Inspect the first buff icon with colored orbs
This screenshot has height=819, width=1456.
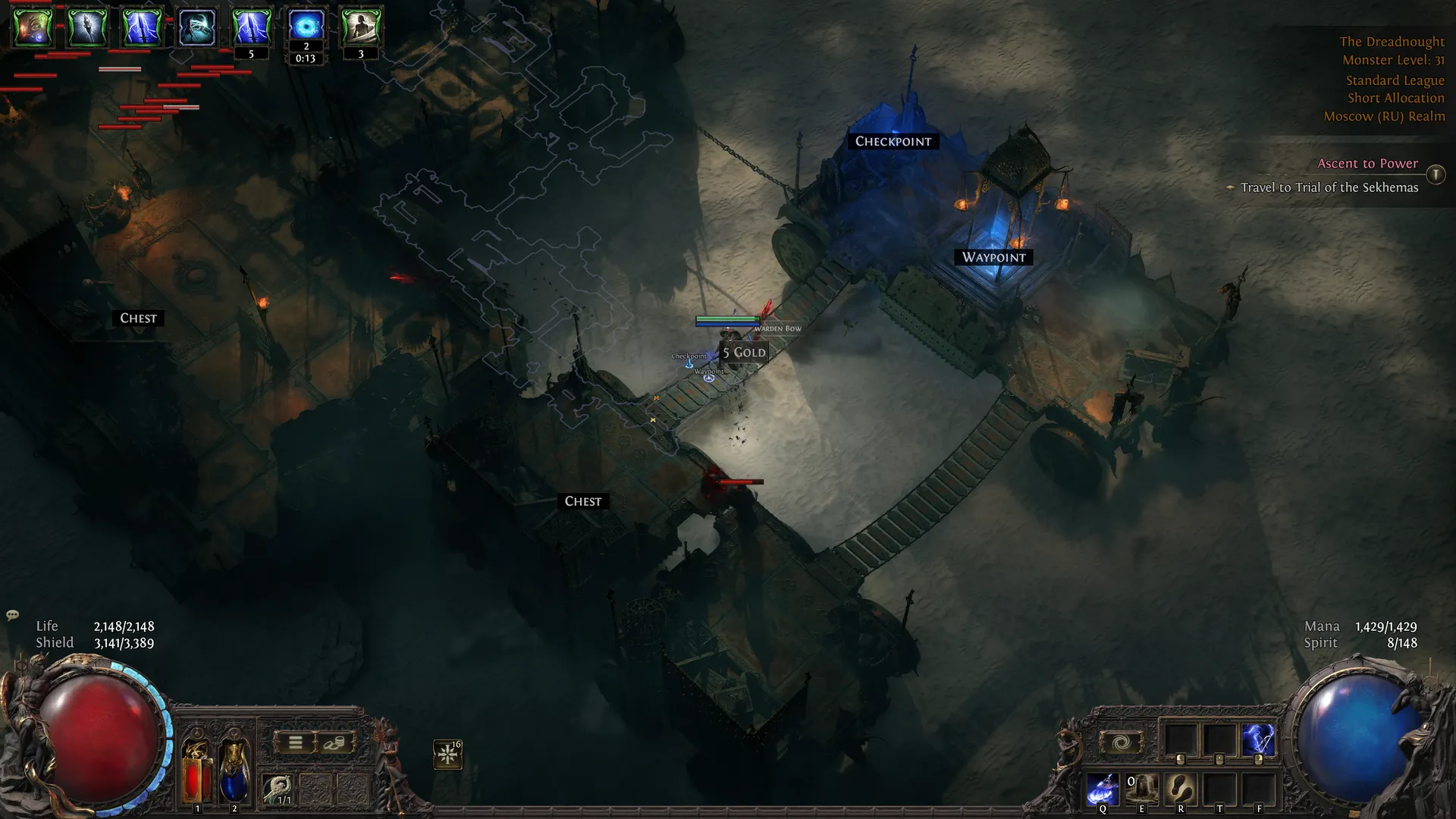[x=33, y=27]
